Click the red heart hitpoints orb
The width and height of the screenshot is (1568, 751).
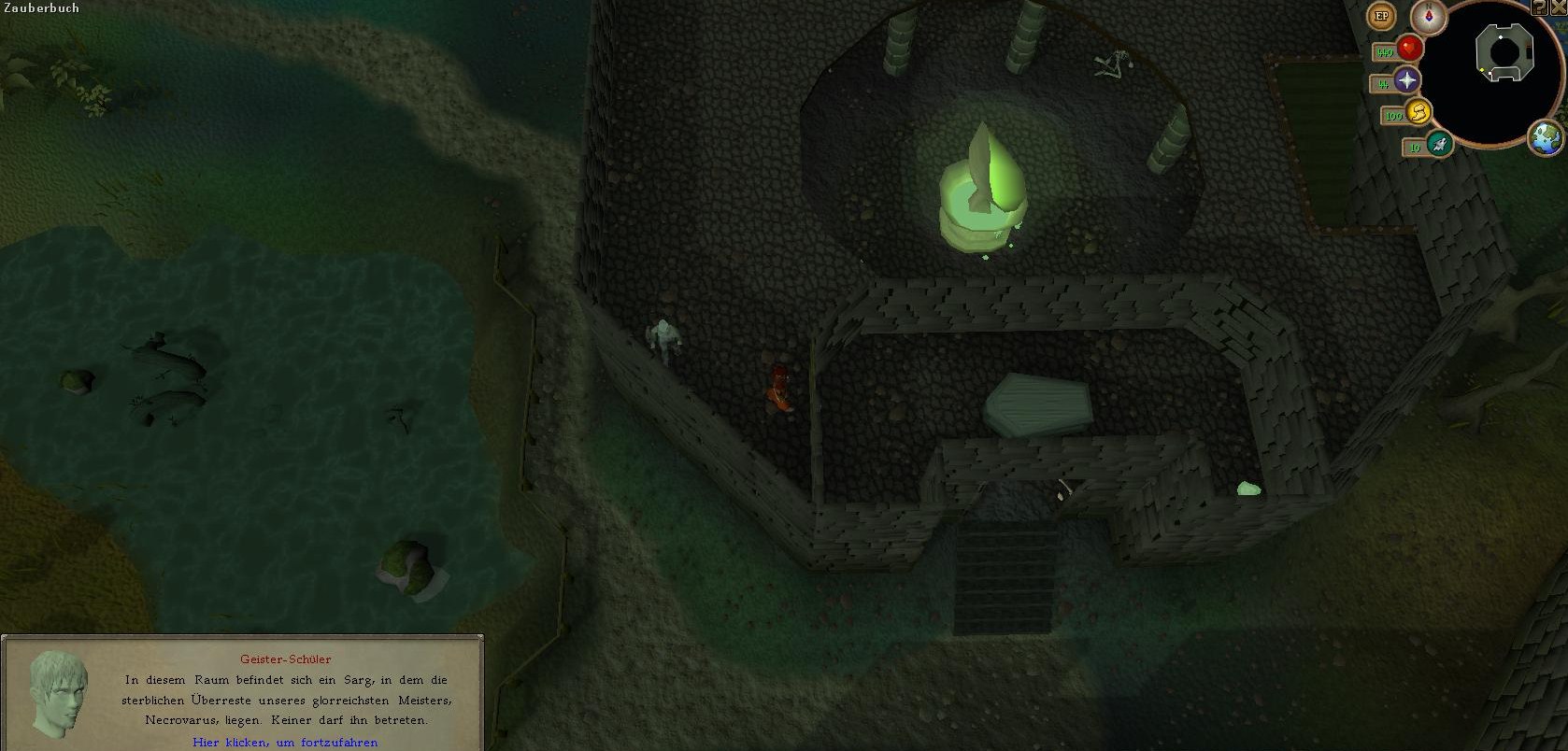pos(1409,49)
